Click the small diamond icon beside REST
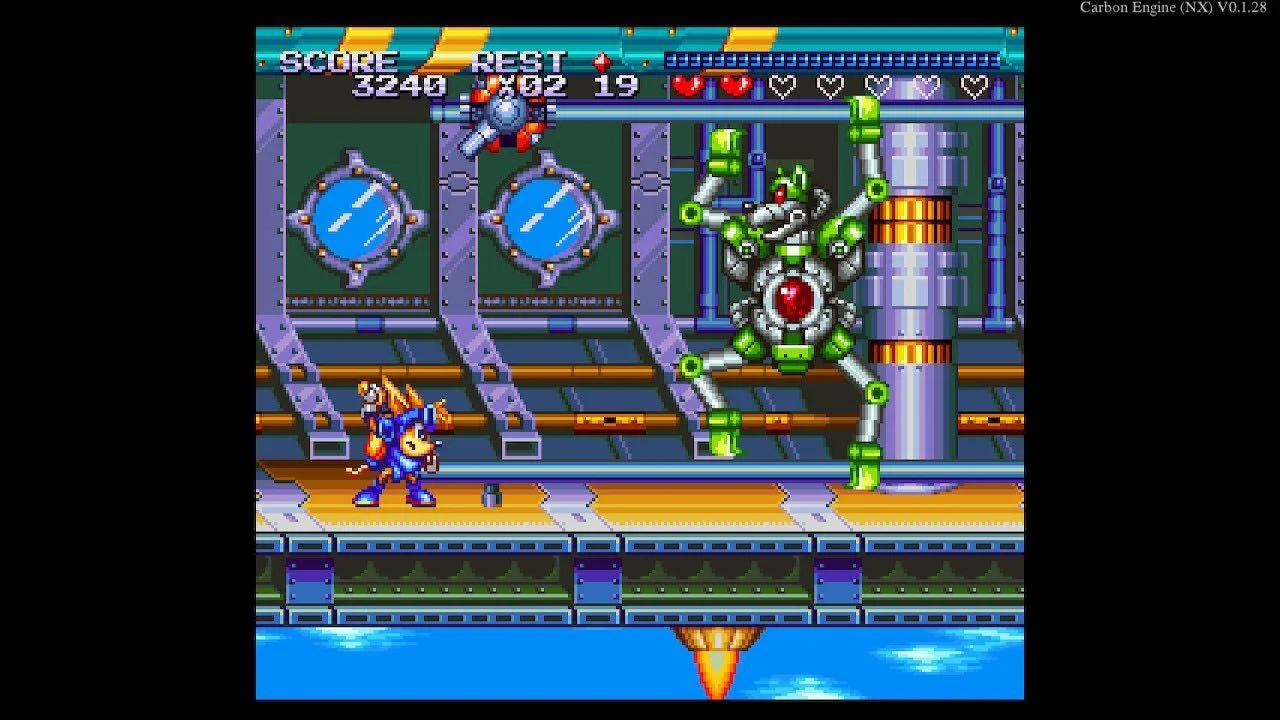The width and height of the screenshot is (1280, 720). click(601, 60)
